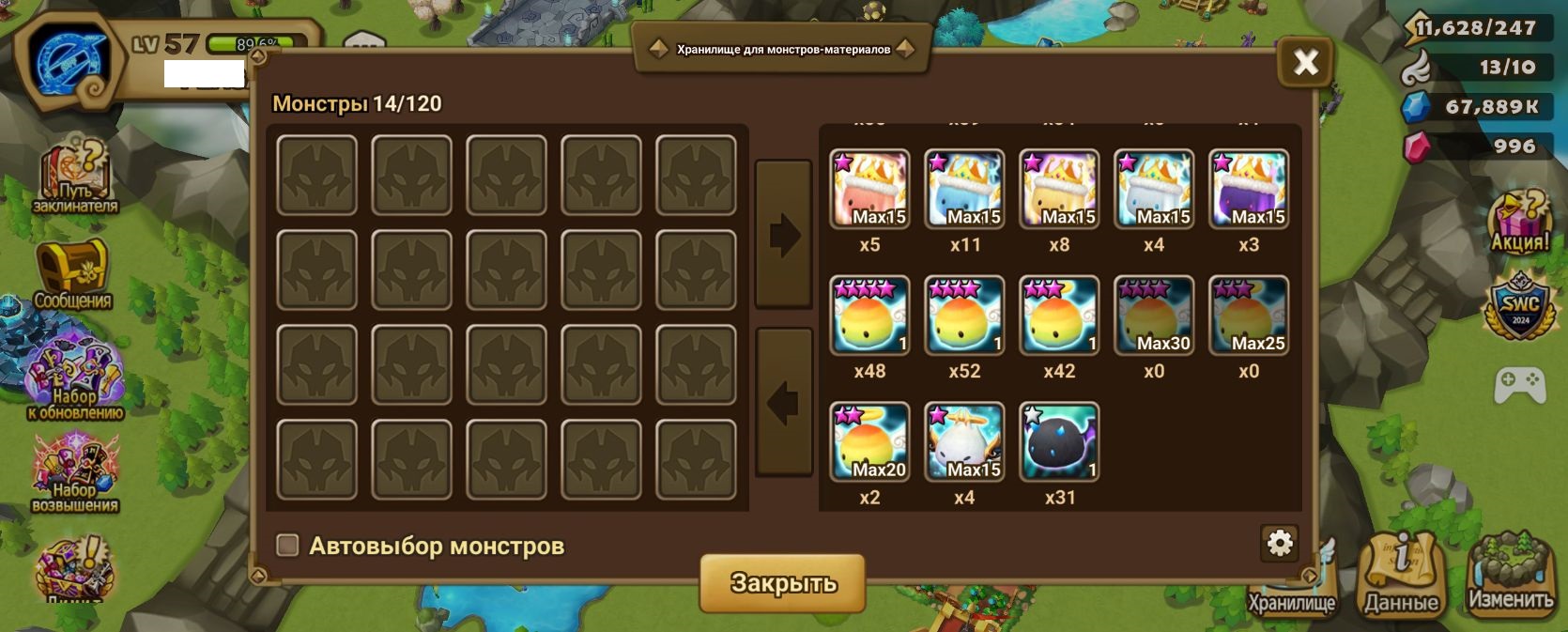Image resolution: width=1568 pixels, height=632 pixels.
Task: Pick the white king Angelmon with x4
Action: click(1154, 189)
